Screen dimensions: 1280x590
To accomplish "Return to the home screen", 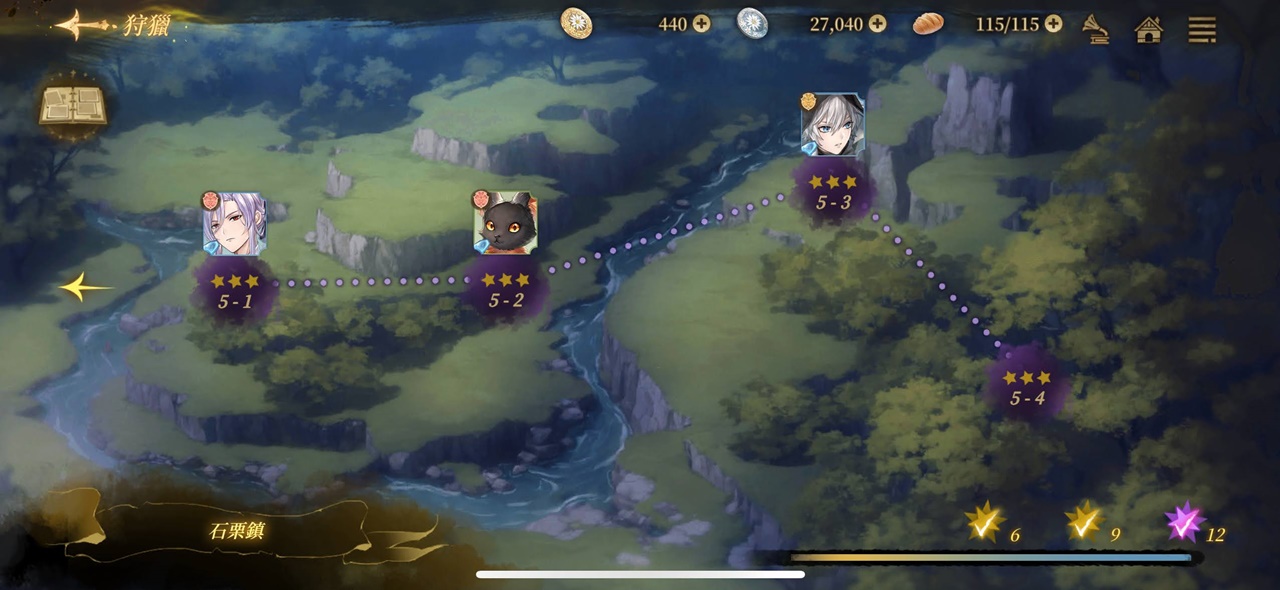I will click(x=1149, y=30).
